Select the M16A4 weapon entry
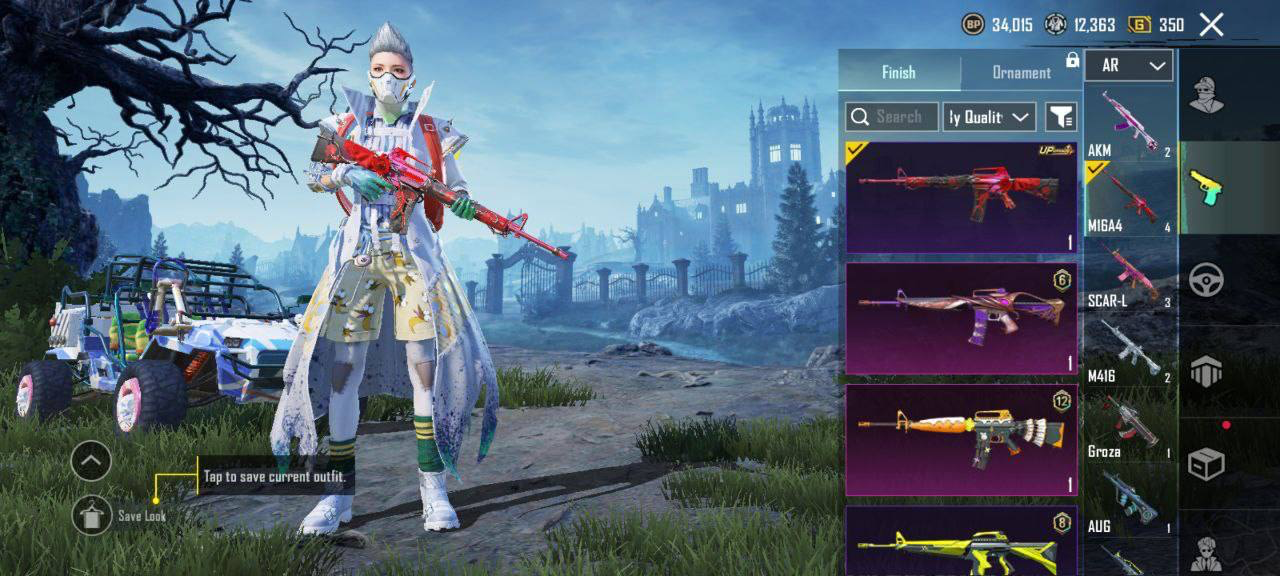 pyautogui.click(x=1130, y=198)
